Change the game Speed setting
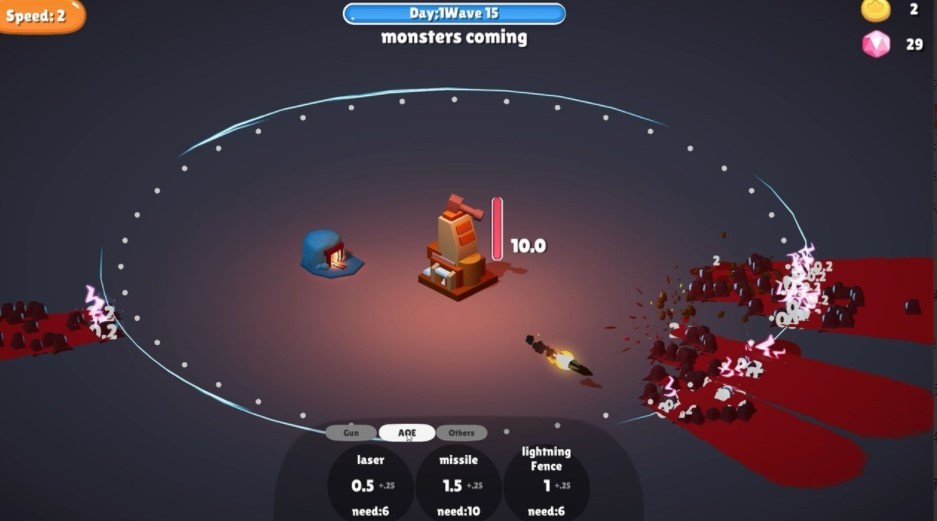The height and width of the screenshot is (521, 937). 39,16
